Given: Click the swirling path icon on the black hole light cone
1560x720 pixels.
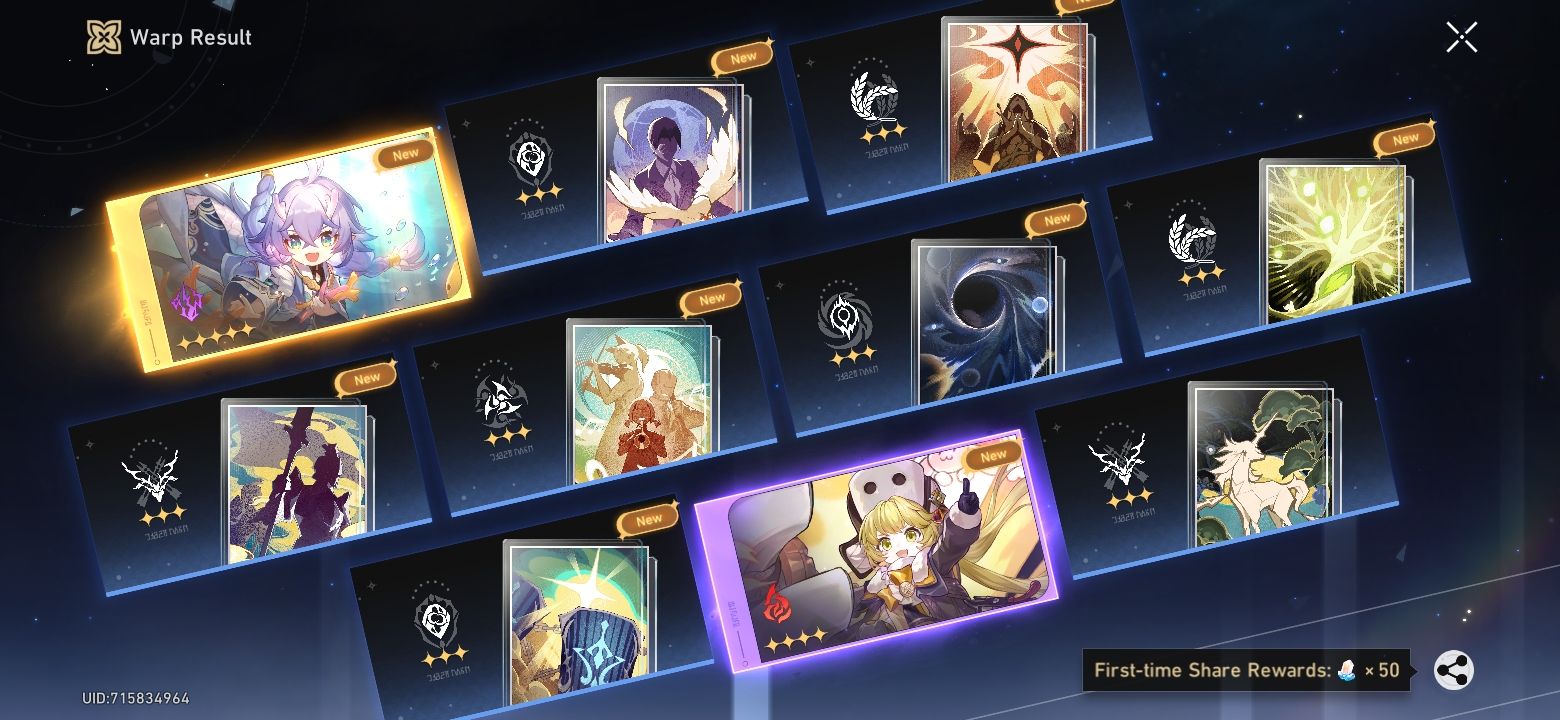Looking at the screenshot, I should [x=843, y=315].
